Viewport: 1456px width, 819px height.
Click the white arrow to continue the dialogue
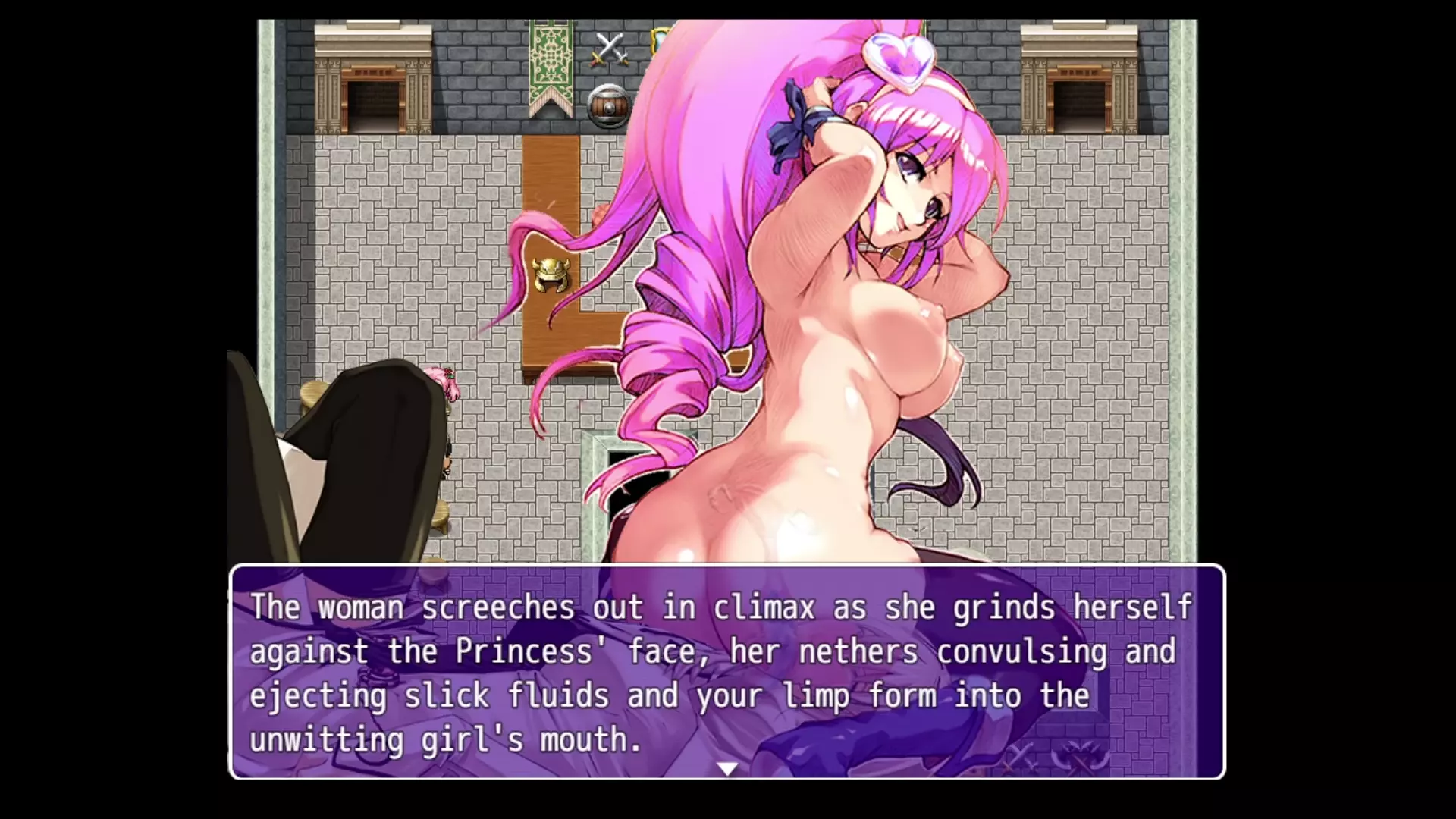click(727, 769)
